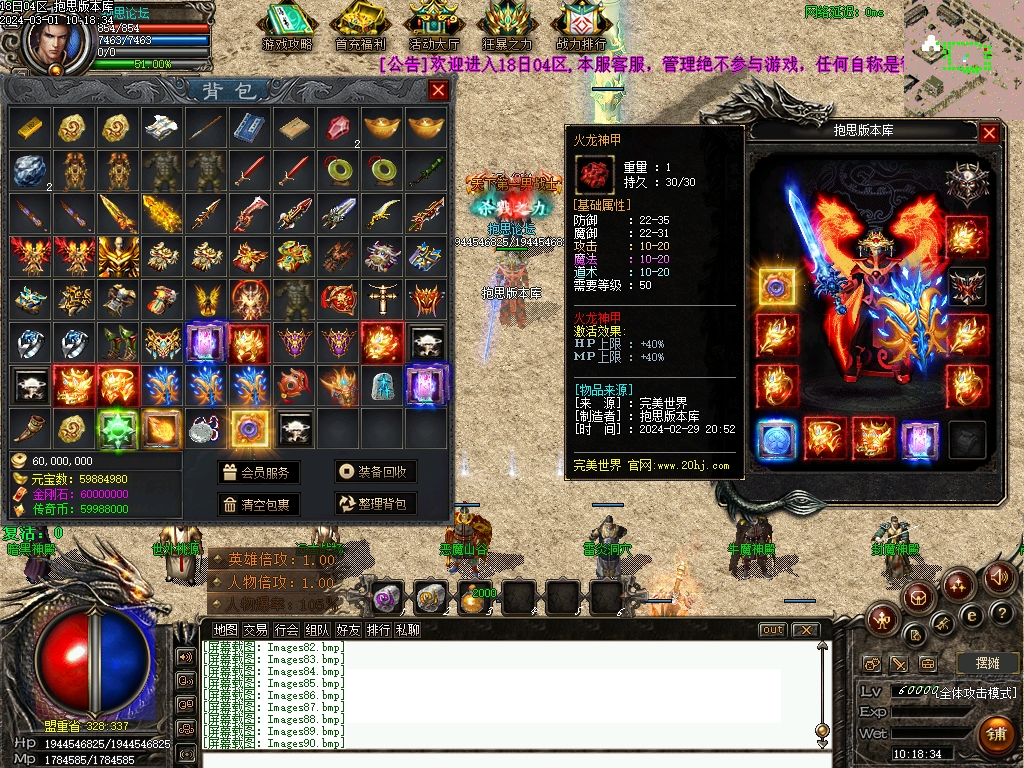Click the minimap in the corner
Viewport: 1024px width, 768px height.
point(963,57)
